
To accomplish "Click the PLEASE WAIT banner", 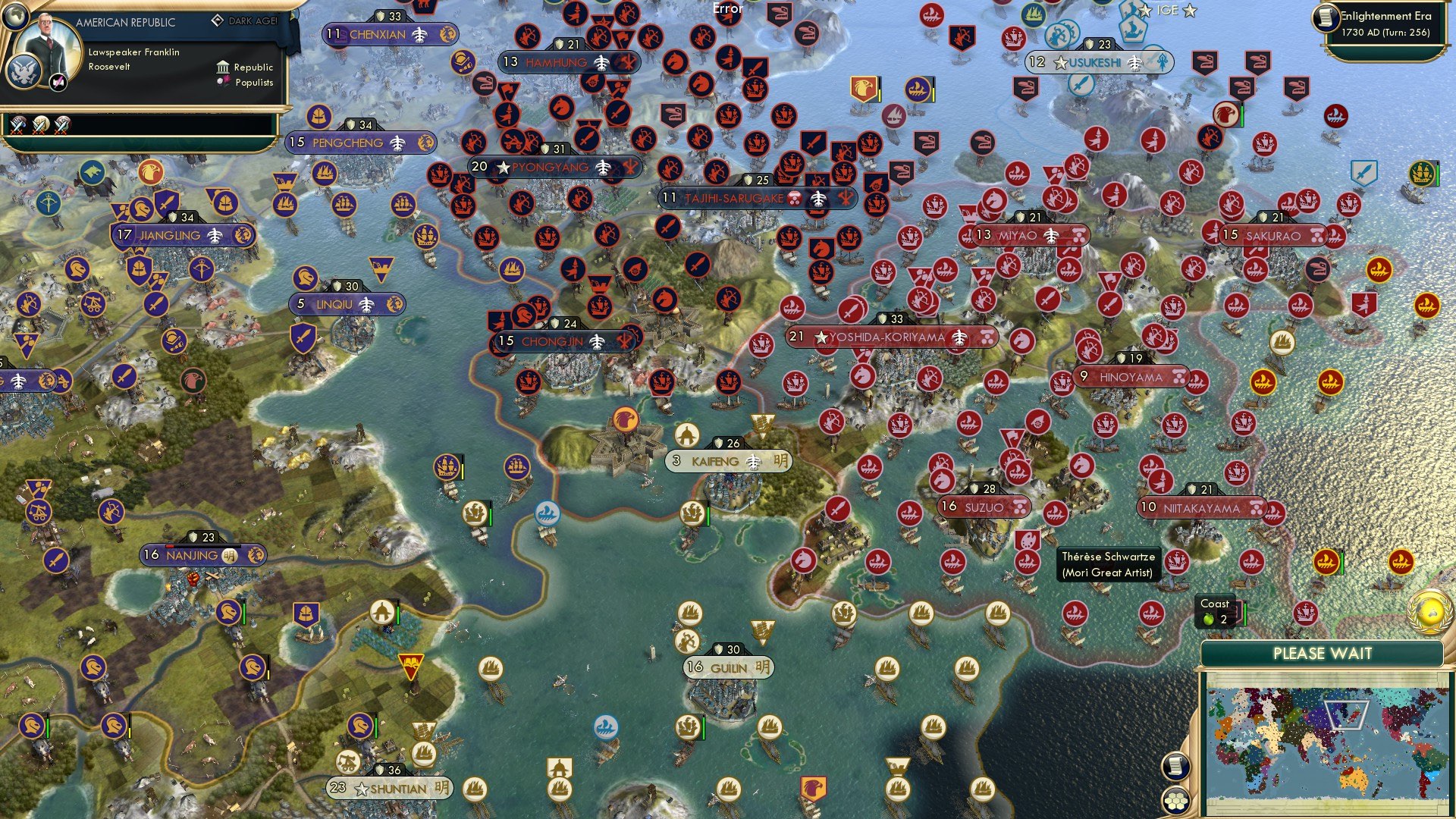I will (1325, 653).
